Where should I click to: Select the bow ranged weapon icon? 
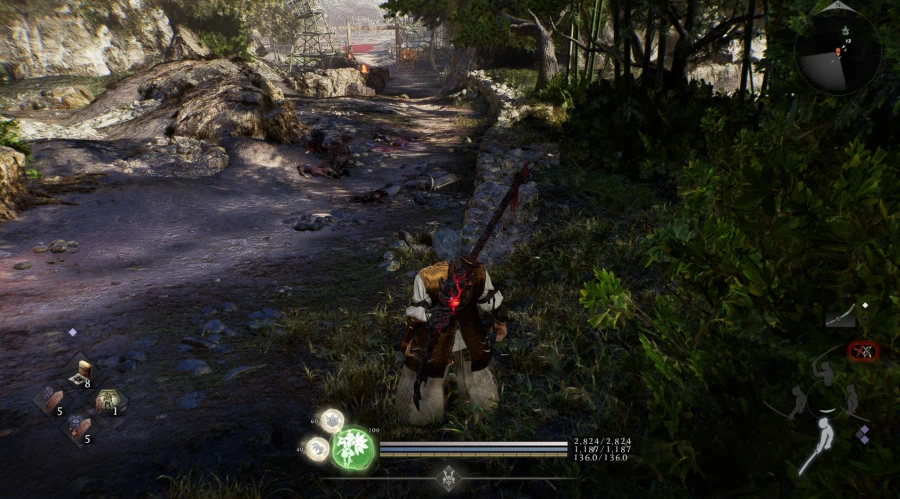tap(841, 316)
